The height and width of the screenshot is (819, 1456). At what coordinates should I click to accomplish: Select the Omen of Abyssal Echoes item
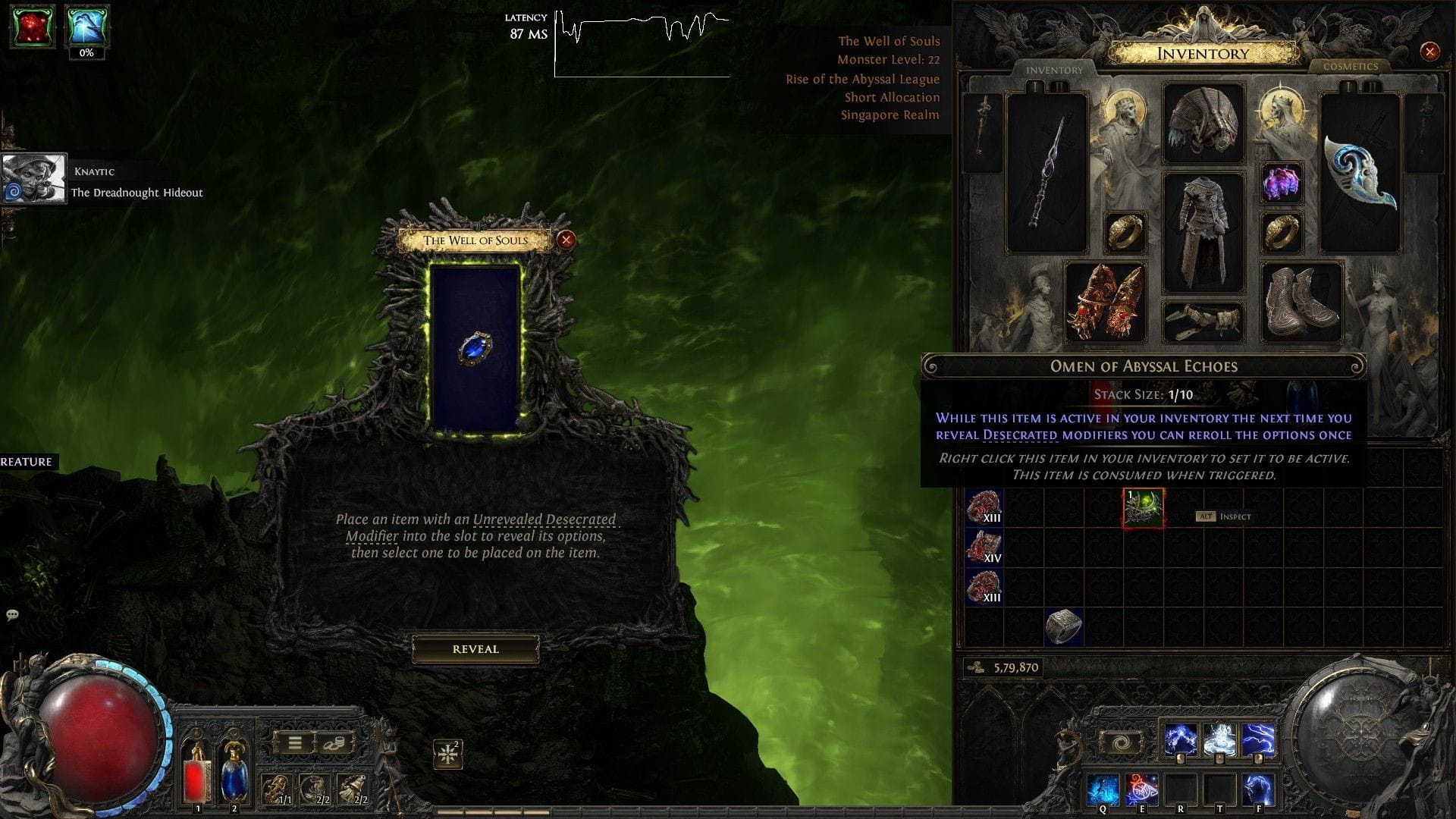(1143, 508)
